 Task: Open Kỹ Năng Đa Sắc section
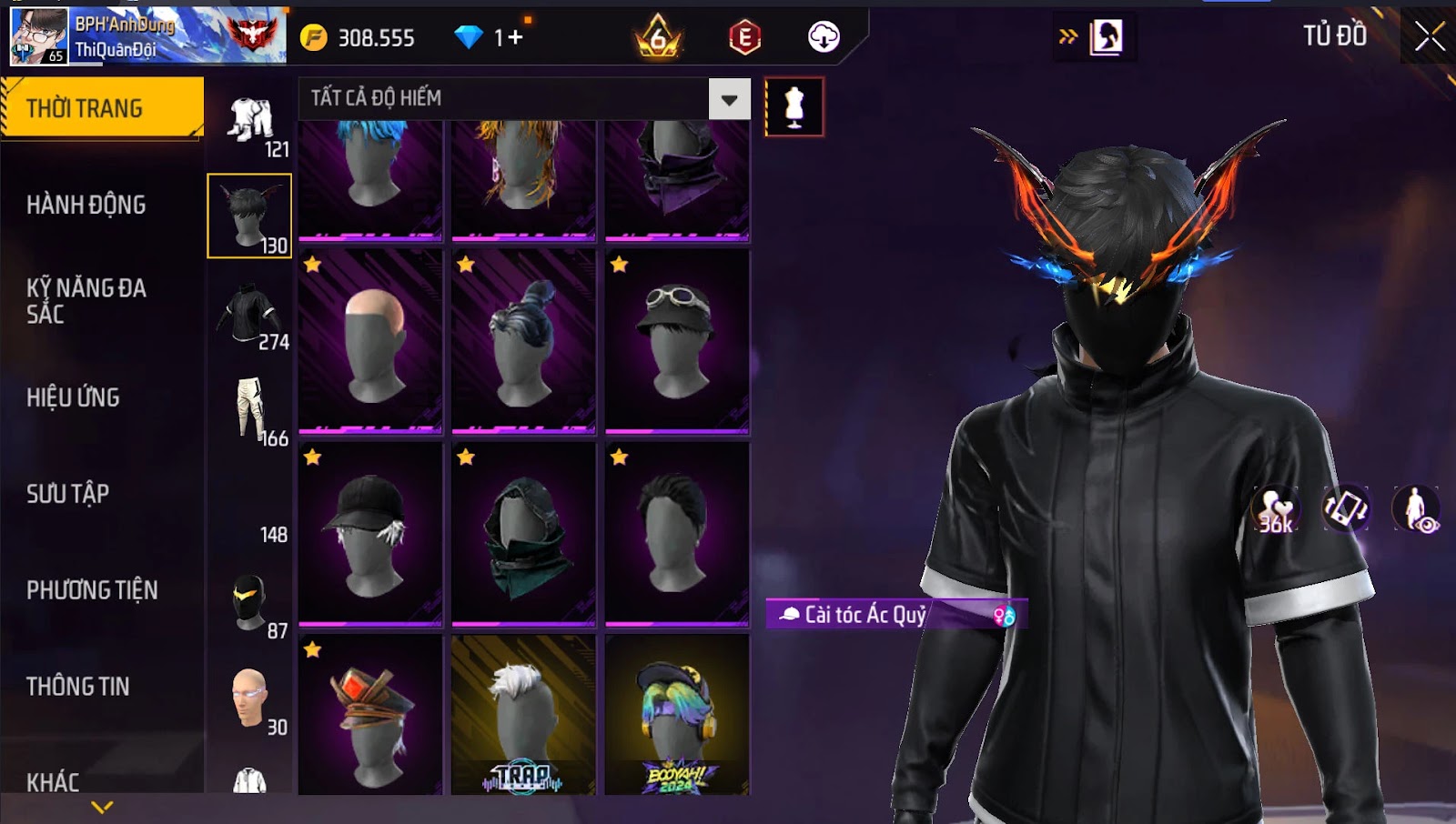point(86,301)
